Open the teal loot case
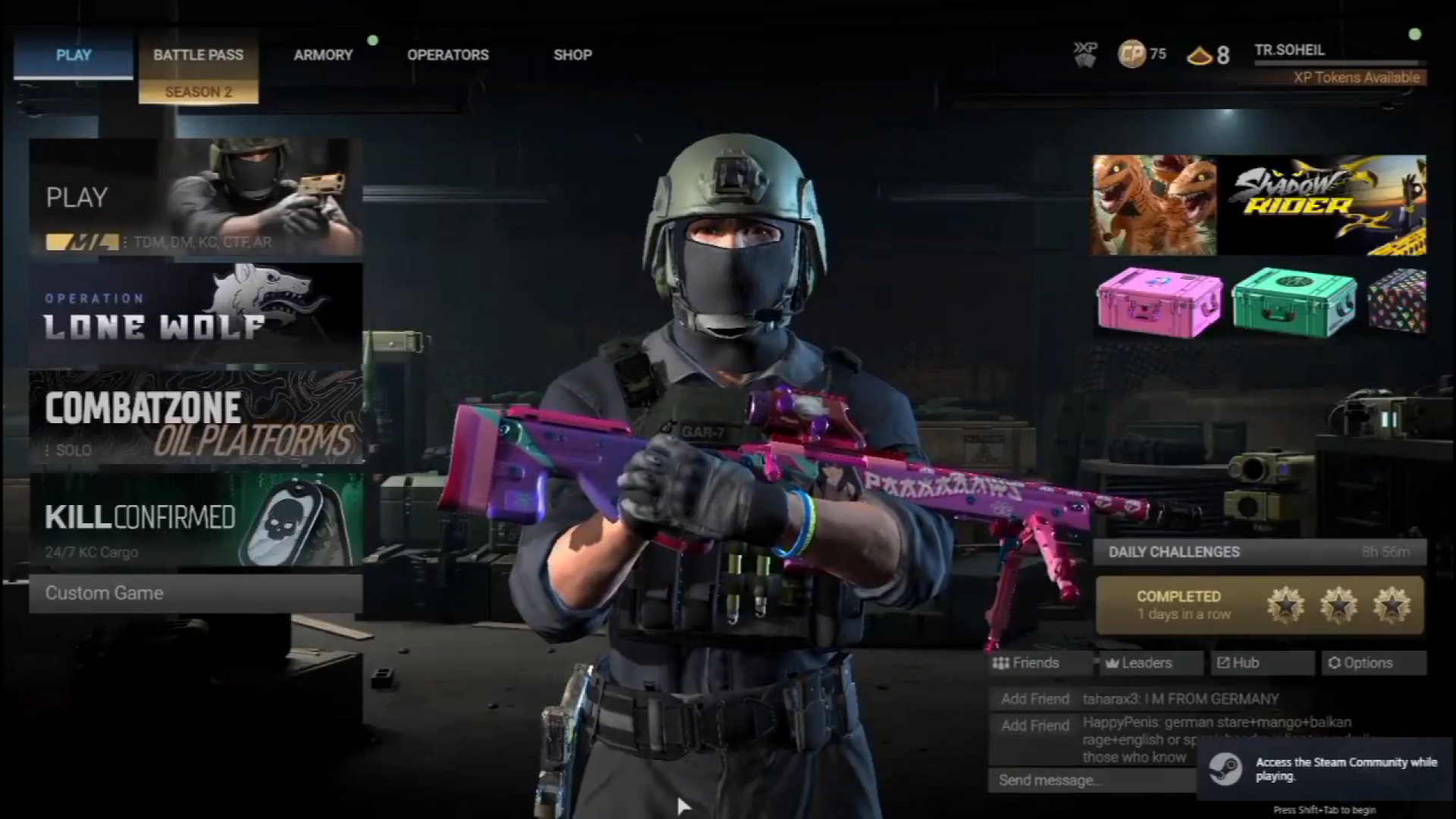 pos(1294,302)
